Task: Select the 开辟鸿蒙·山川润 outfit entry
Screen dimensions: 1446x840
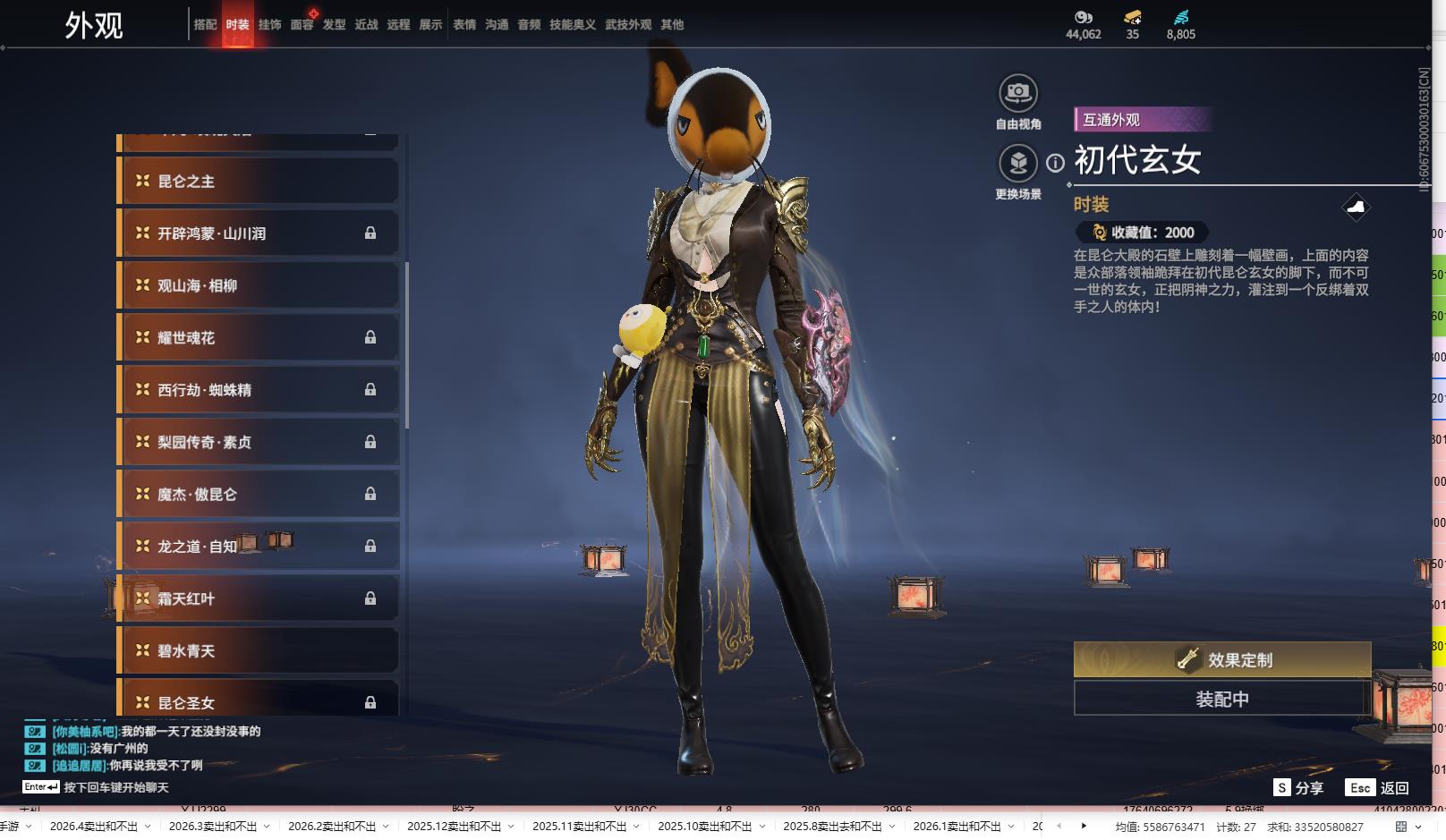Action: (258, 233)
